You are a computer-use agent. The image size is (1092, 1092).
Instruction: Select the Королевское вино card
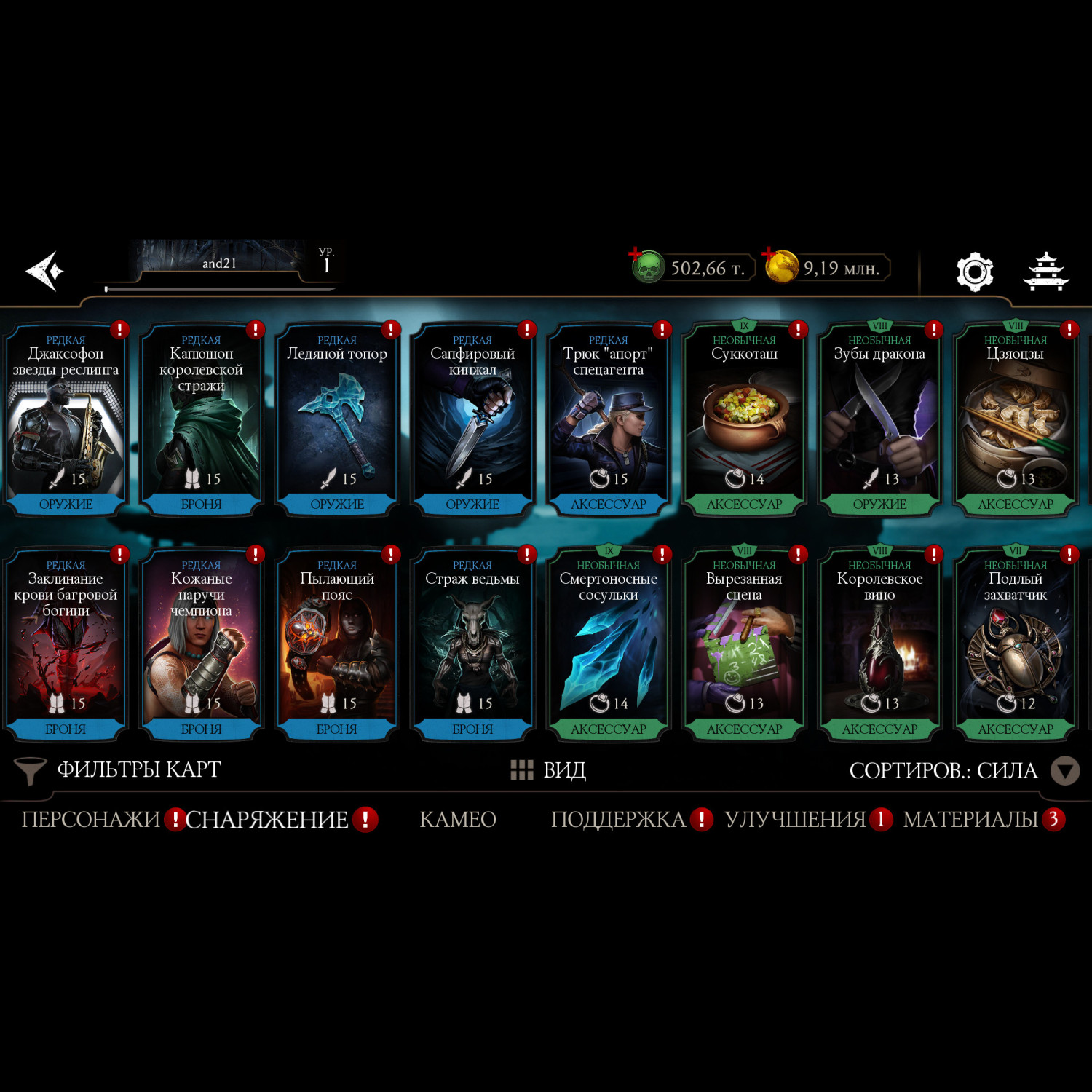(879, 645)
